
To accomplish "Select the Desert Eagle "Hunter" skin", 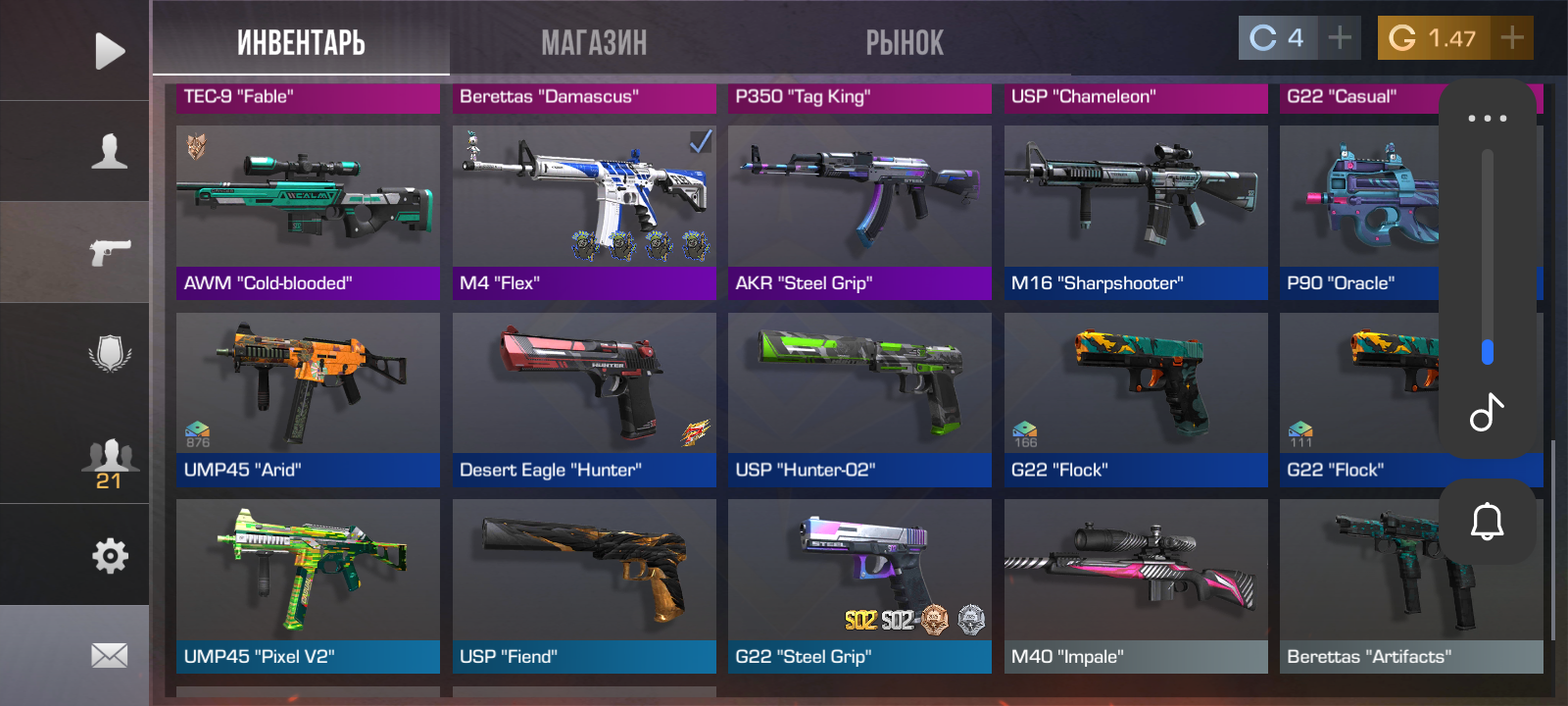I will (584, 399).
